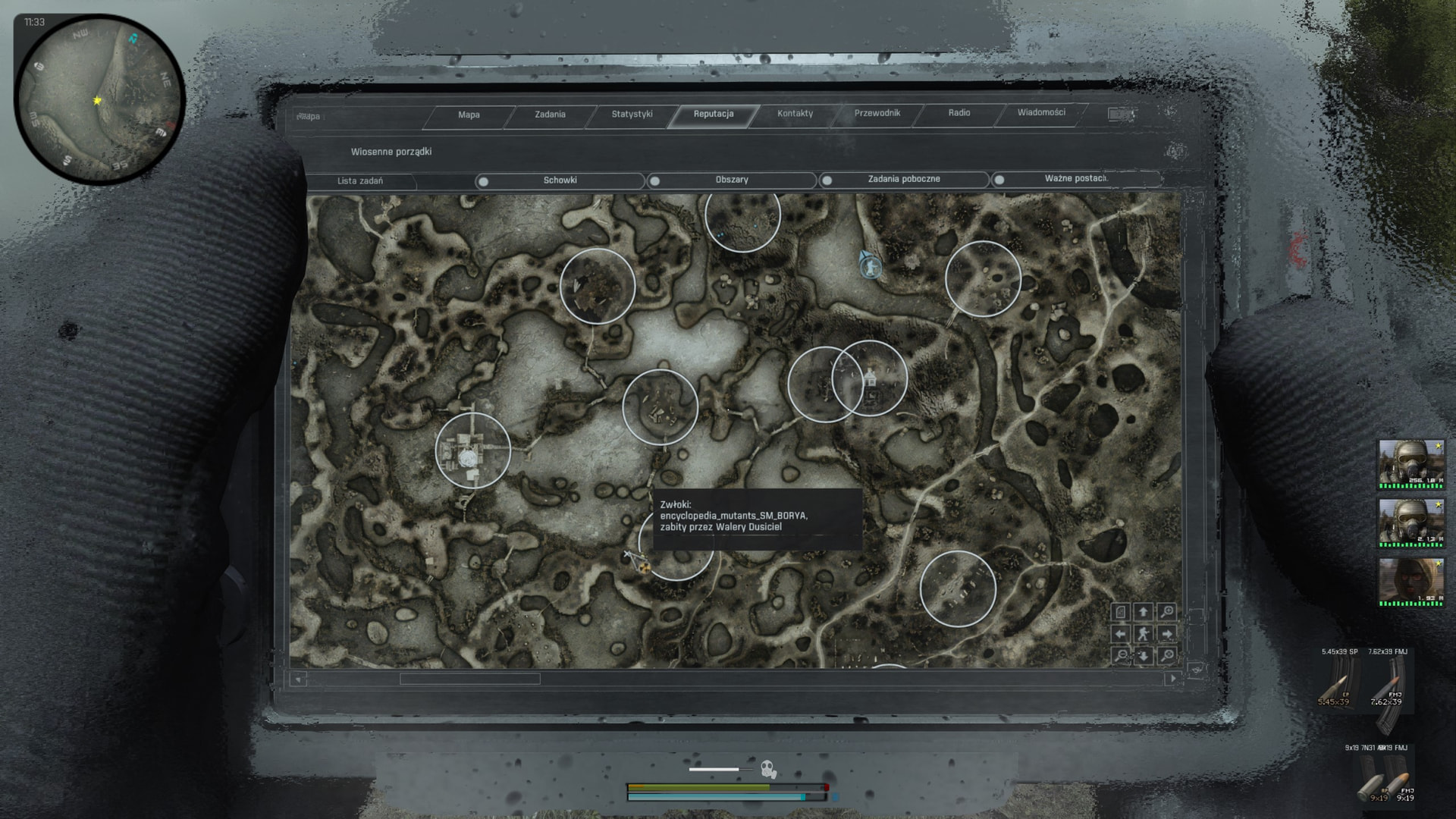
Task: View the Wiadomości tab
Action: coord(1040,112)
